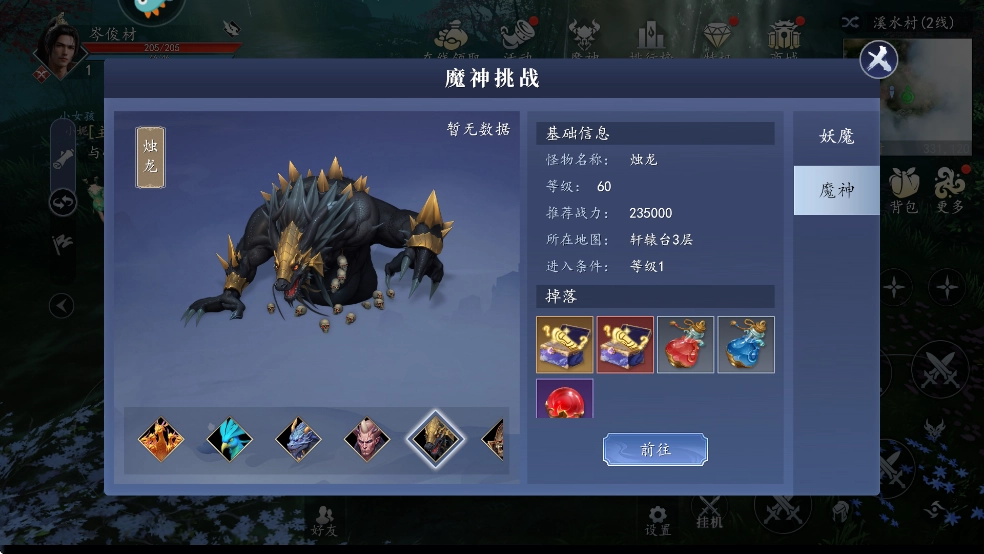The height and width of the screenshot is (554, 984).
Task: Select the 魔神 tab
Action: tap(836, 190)
